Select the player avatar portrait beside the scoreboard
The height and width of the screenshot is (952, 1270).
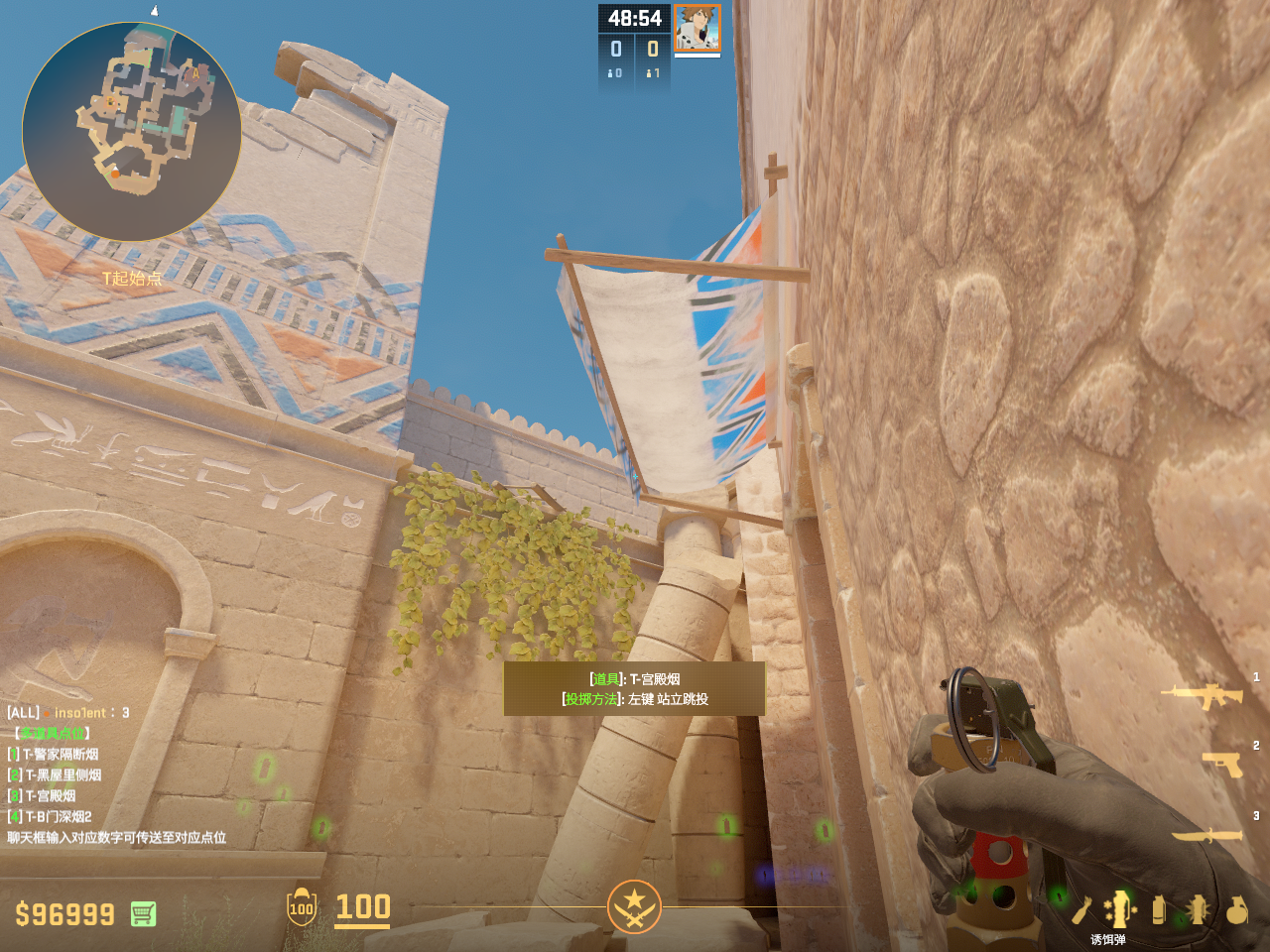(x=697, y=28)
